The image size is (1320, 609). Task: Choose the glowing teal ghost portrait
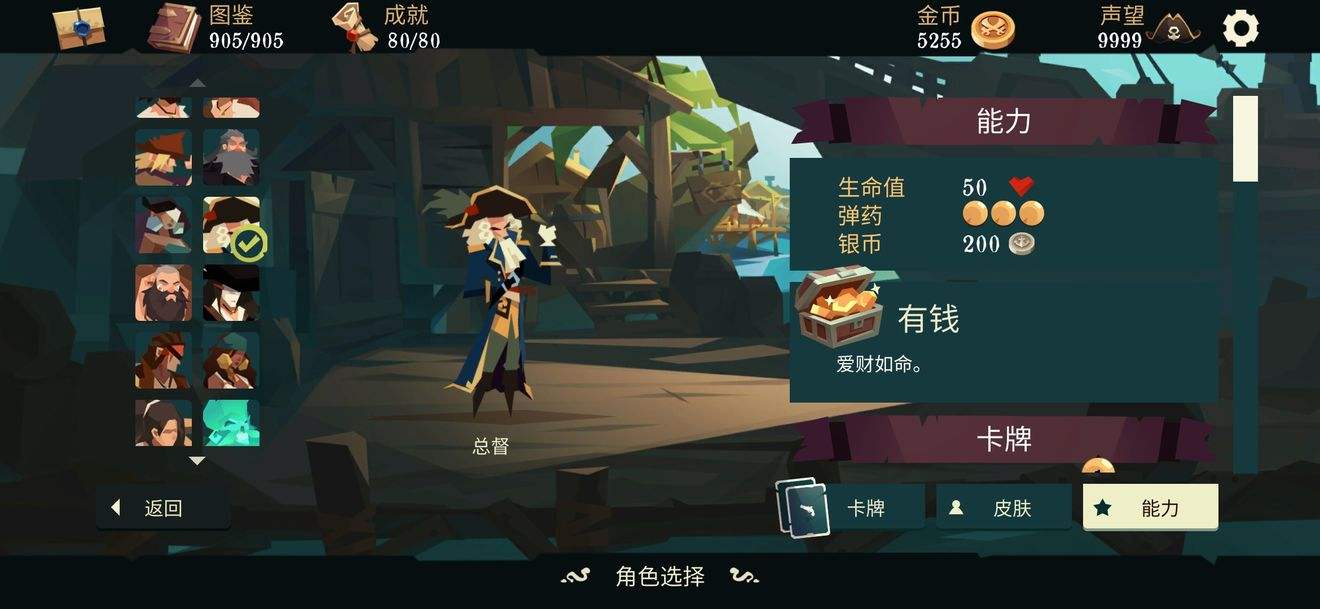tap(231, 423)
